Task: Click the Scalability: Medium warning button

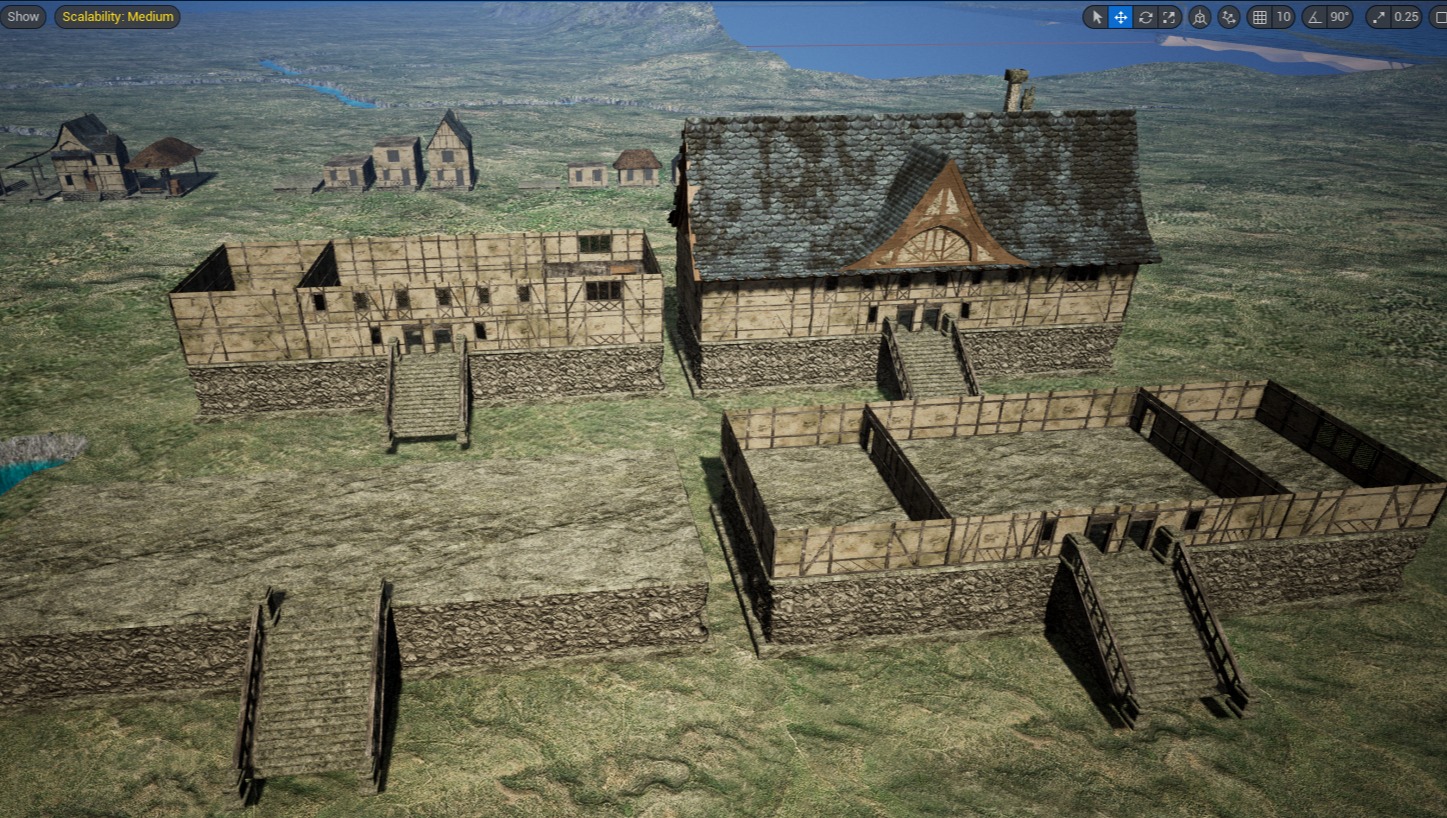Action: click(x=117, y=16)
